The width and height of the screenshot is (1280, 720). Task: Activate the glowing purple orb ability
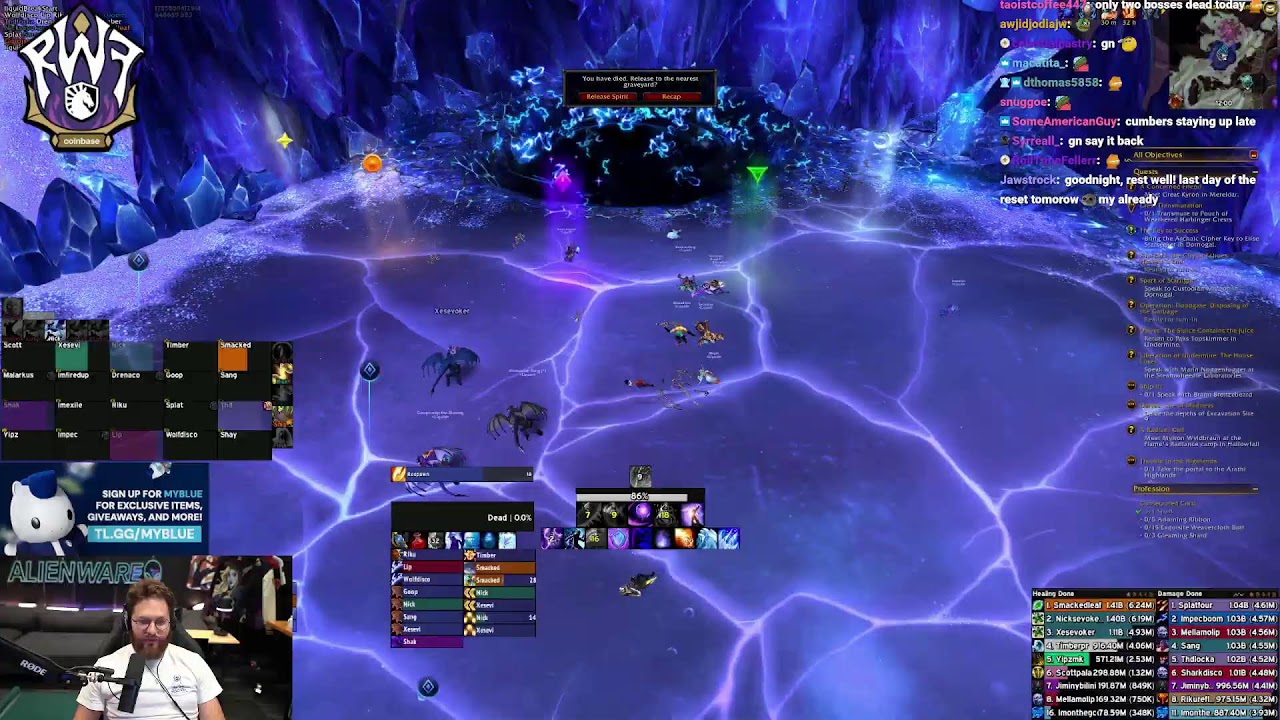tap(641, 514)
